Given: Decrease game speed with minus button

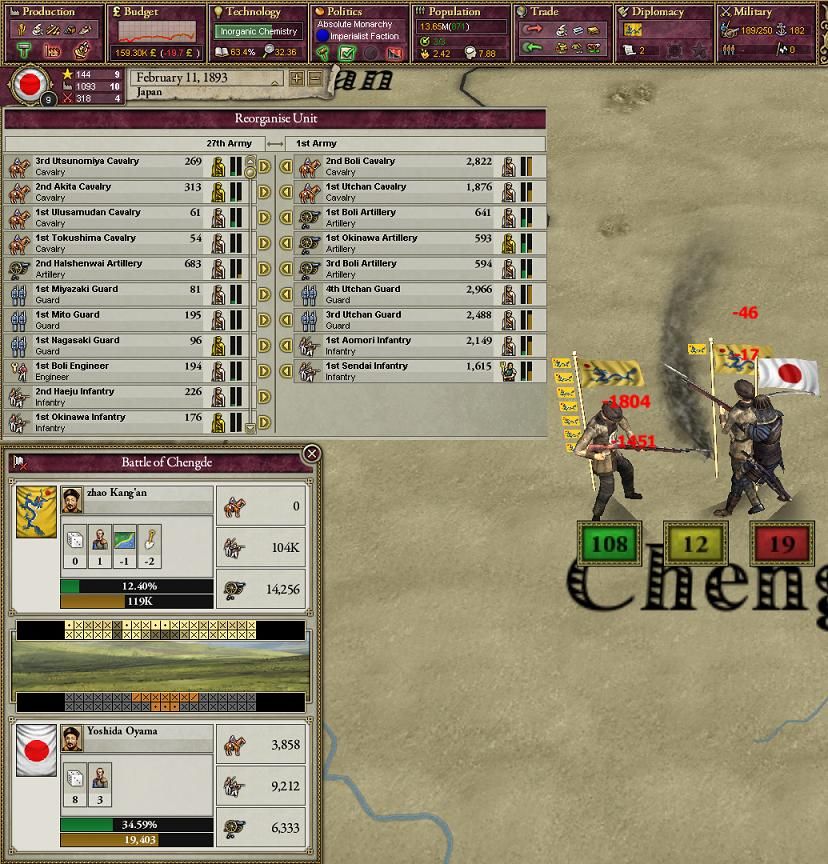Looking at the screenshot, I should 315,78.
